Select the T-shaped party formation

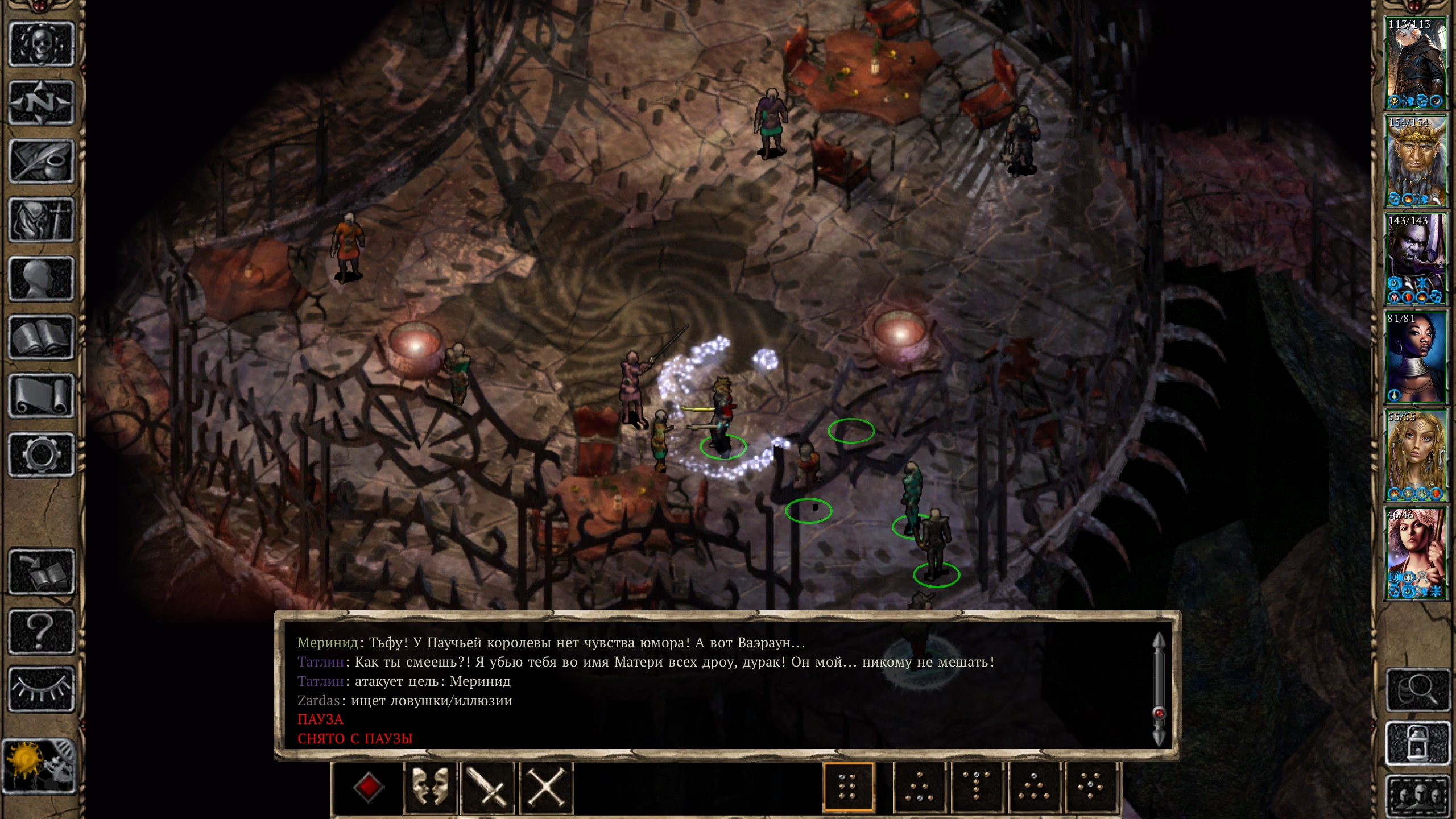(976, 788)
